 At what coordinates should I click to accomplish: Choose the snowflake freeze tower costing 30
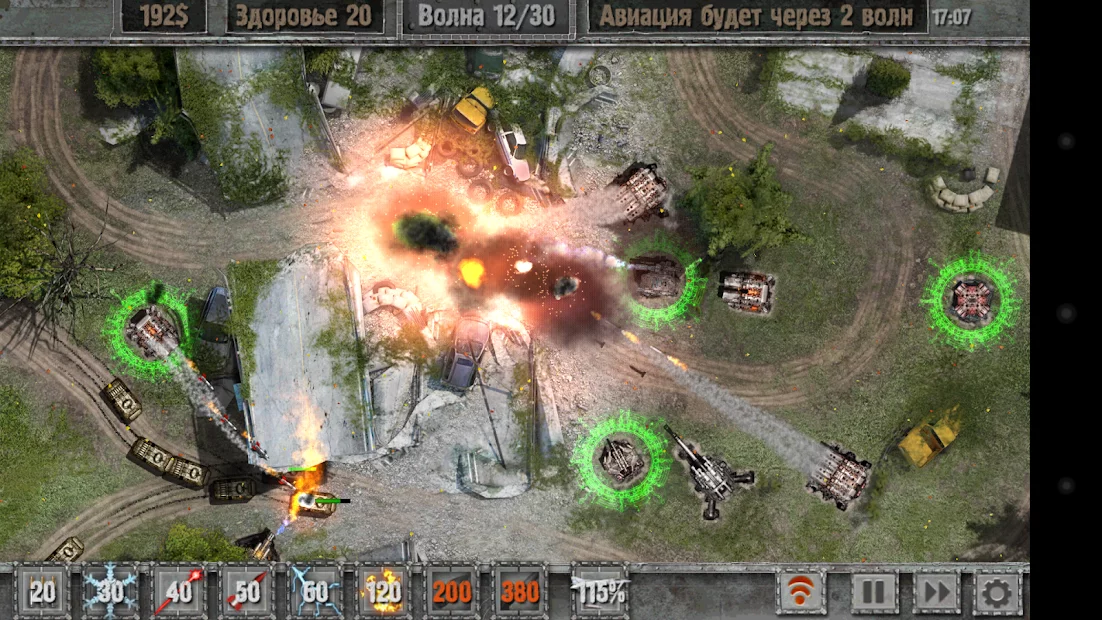click(x=110, y=592)
